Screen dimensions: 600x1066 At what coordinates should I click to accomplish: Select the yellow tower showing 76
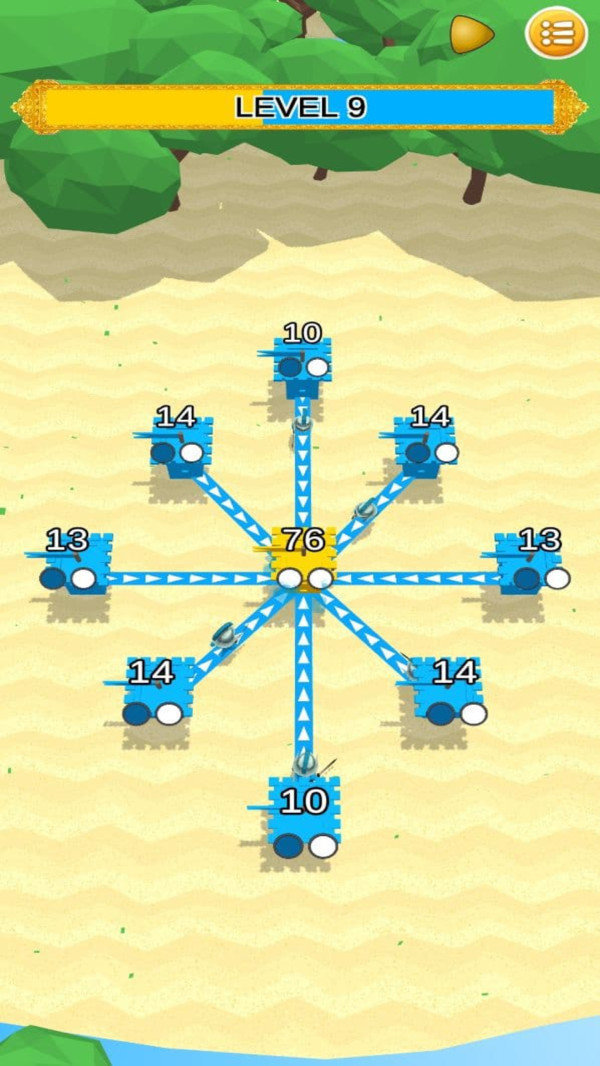click(303, 562)
